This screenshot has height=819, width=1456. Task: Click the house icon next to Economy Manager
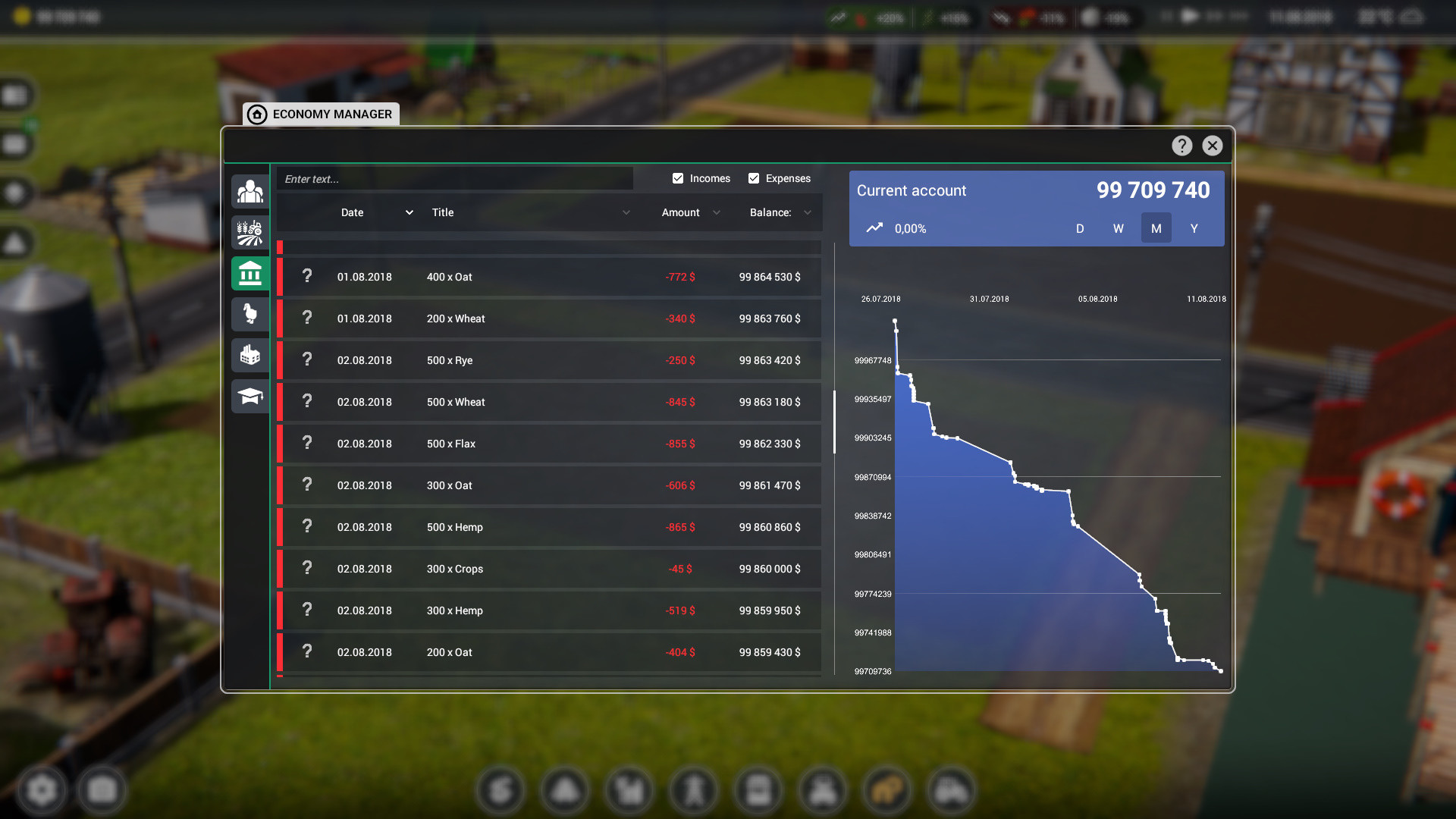click(x=257, y=115)
